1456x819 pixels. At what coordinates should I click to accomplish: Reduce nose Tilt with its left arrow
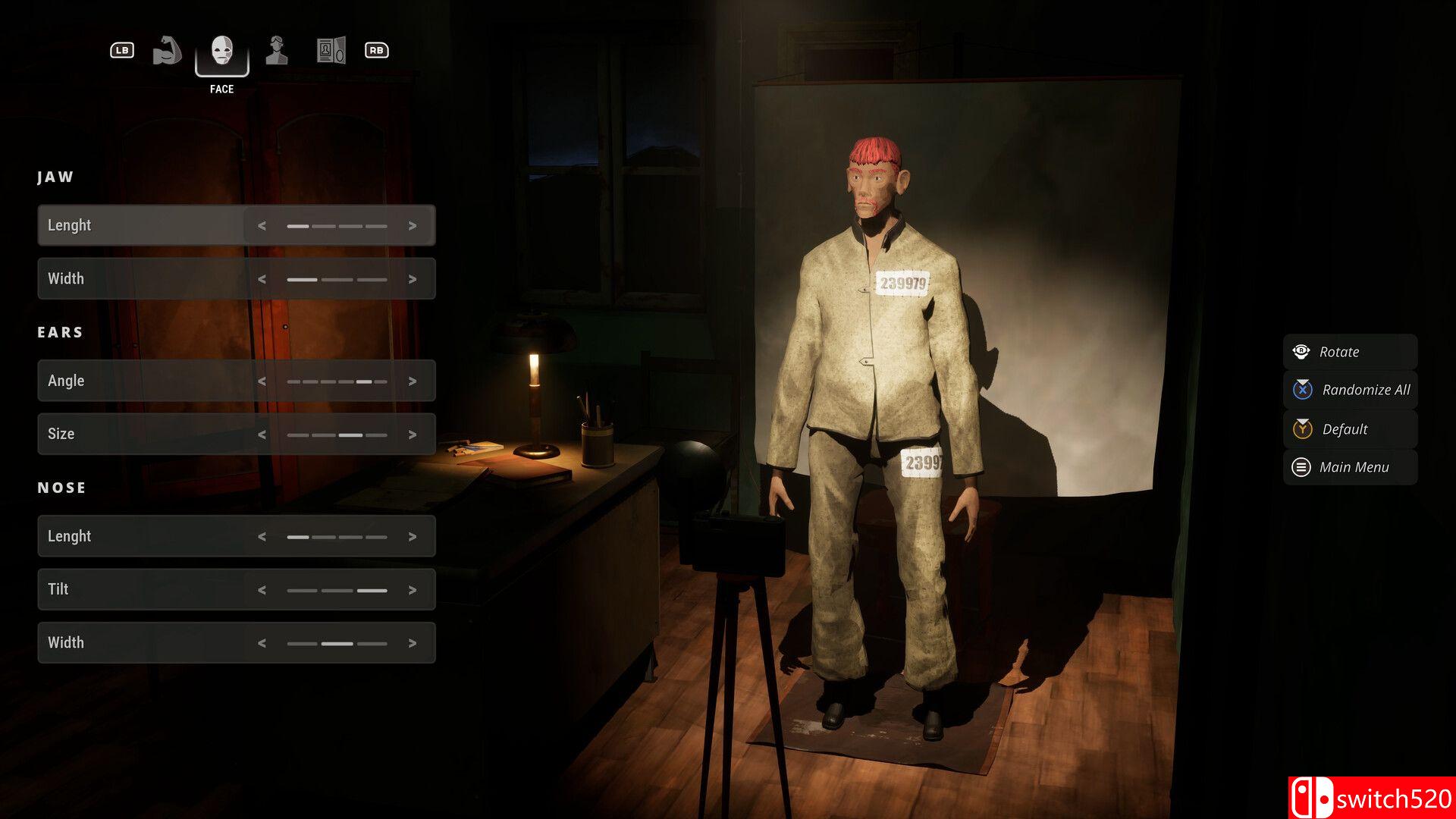(x=262, y=590)
